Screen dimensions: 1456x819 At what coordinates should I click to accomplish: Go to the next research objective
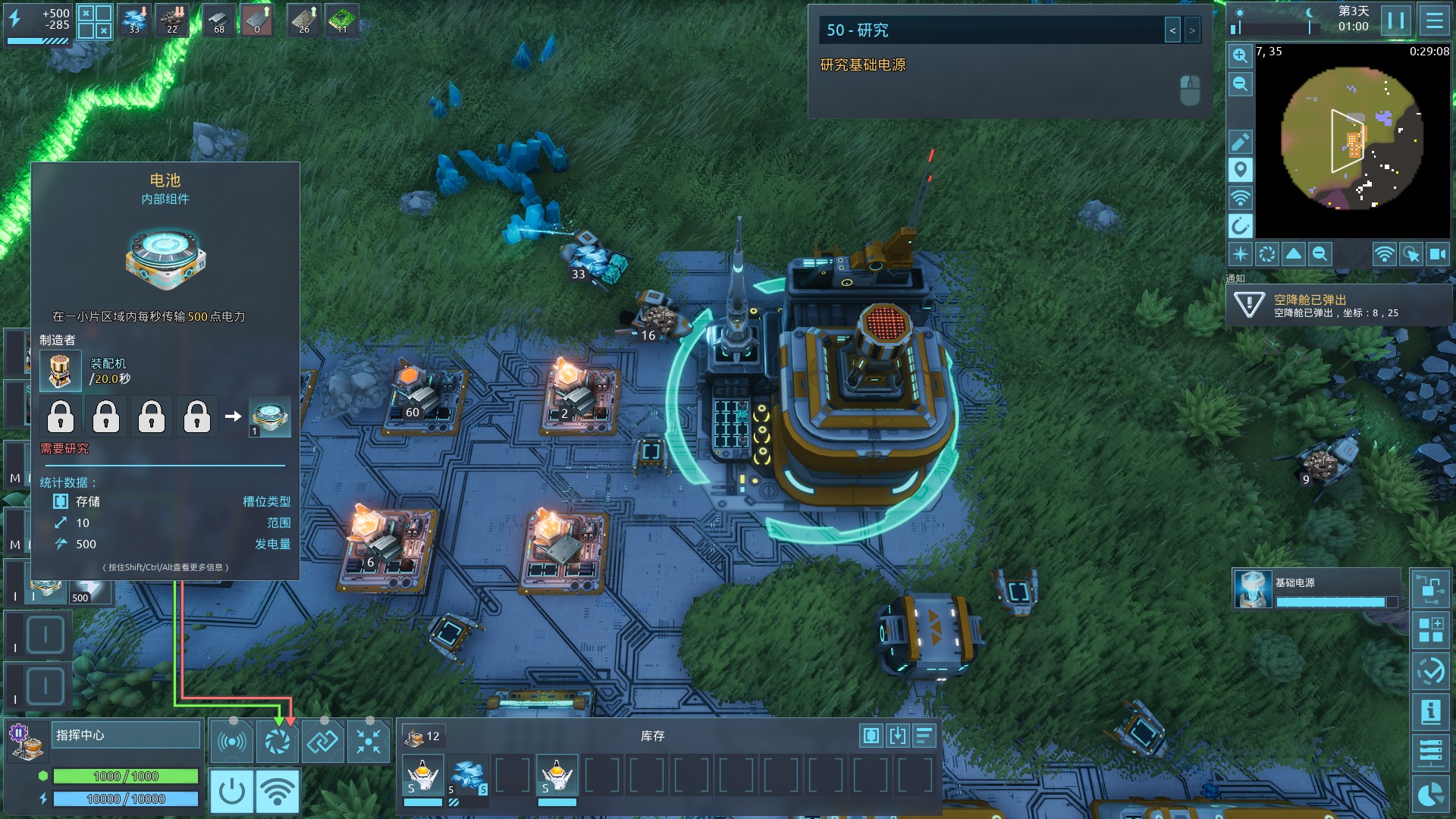click(x=1192, y=30)
